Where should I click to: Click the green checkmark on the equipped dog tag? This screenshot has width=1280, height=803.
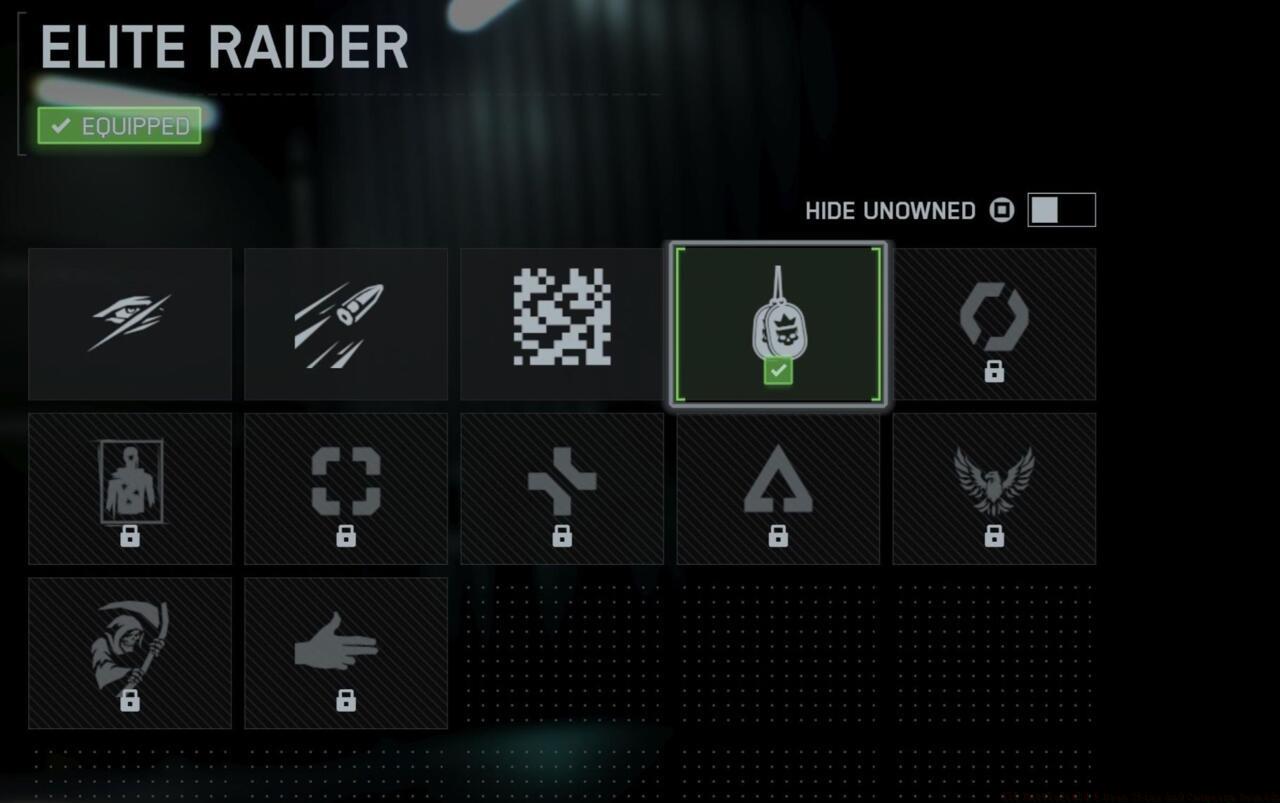778,371
